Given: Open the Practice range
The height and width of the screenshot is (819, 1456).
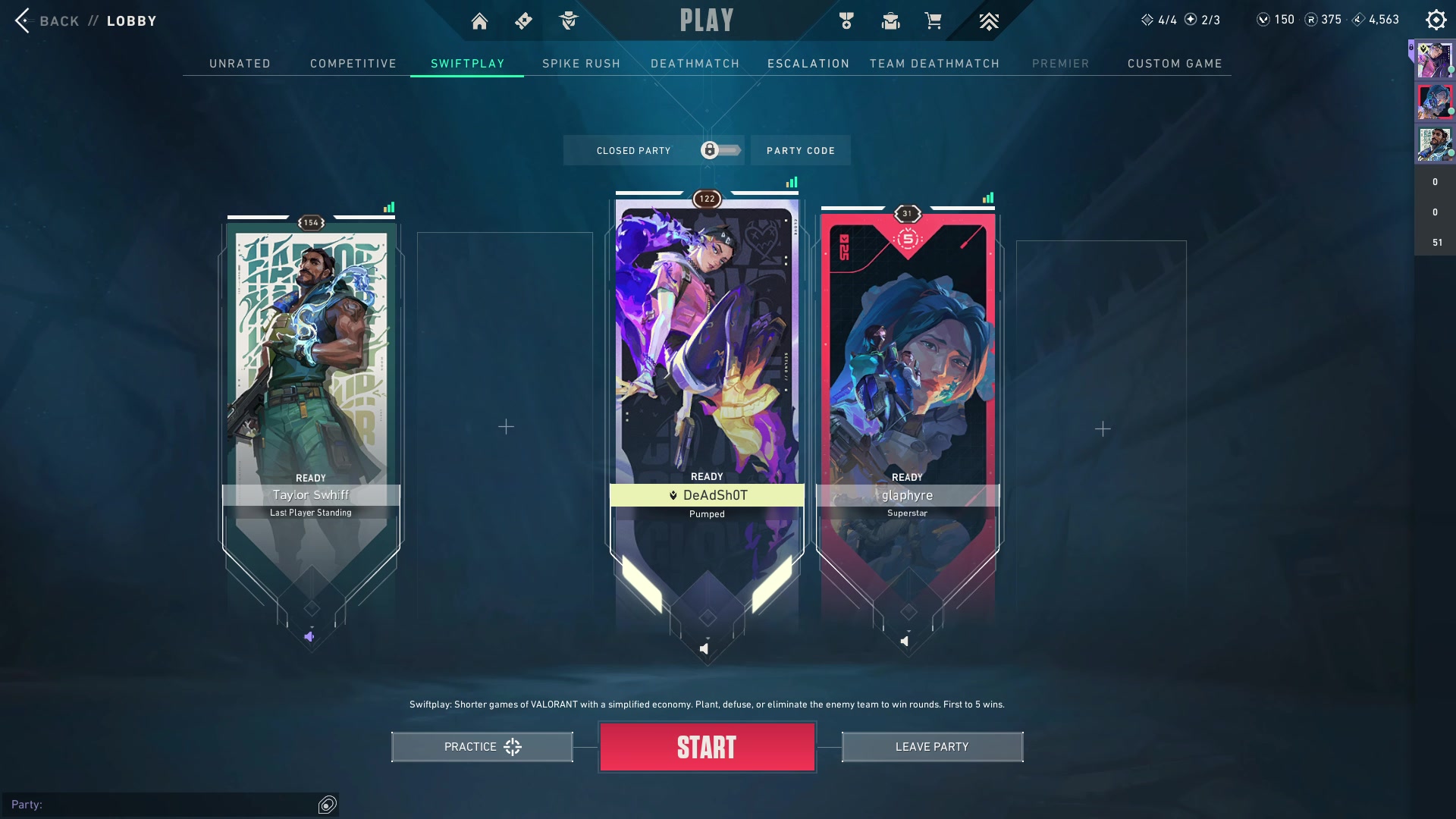Looking at the screenshot, I should pyautogui.click(x=482, y=747).
